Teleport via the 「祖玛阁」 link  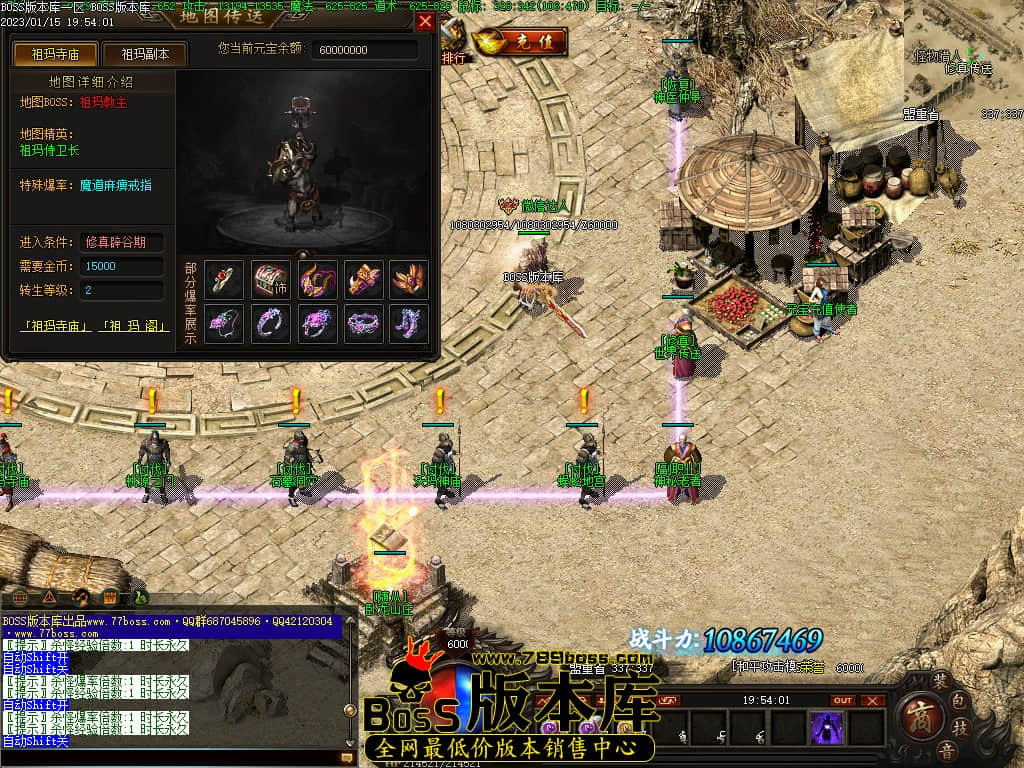click(x=136, y=326)
